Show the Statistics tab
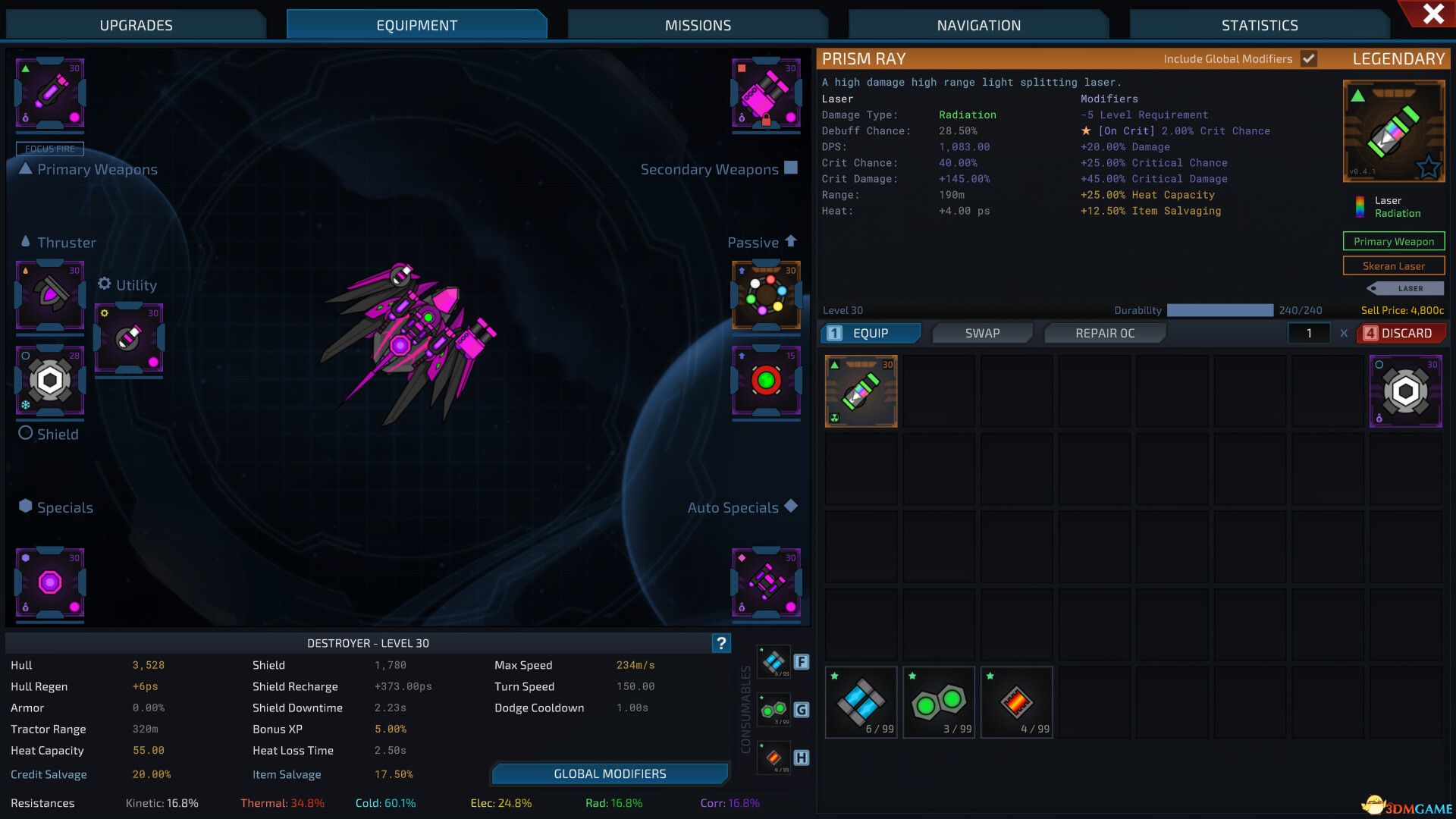This screenshot has height=819, width=1456. pyautogui.click(x=1260, y=25)
